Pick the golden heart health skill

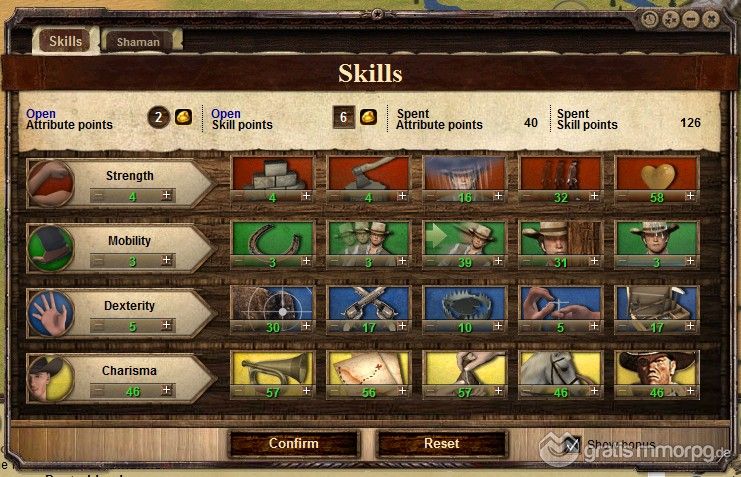pos(656,173)
